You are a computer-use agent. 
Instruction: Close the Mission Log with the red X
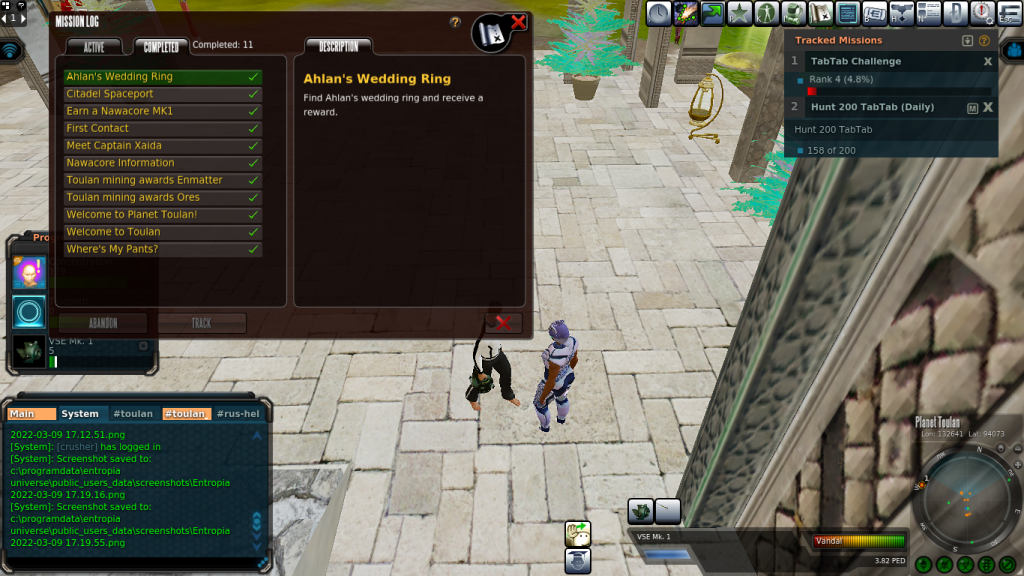pos(518,21)
